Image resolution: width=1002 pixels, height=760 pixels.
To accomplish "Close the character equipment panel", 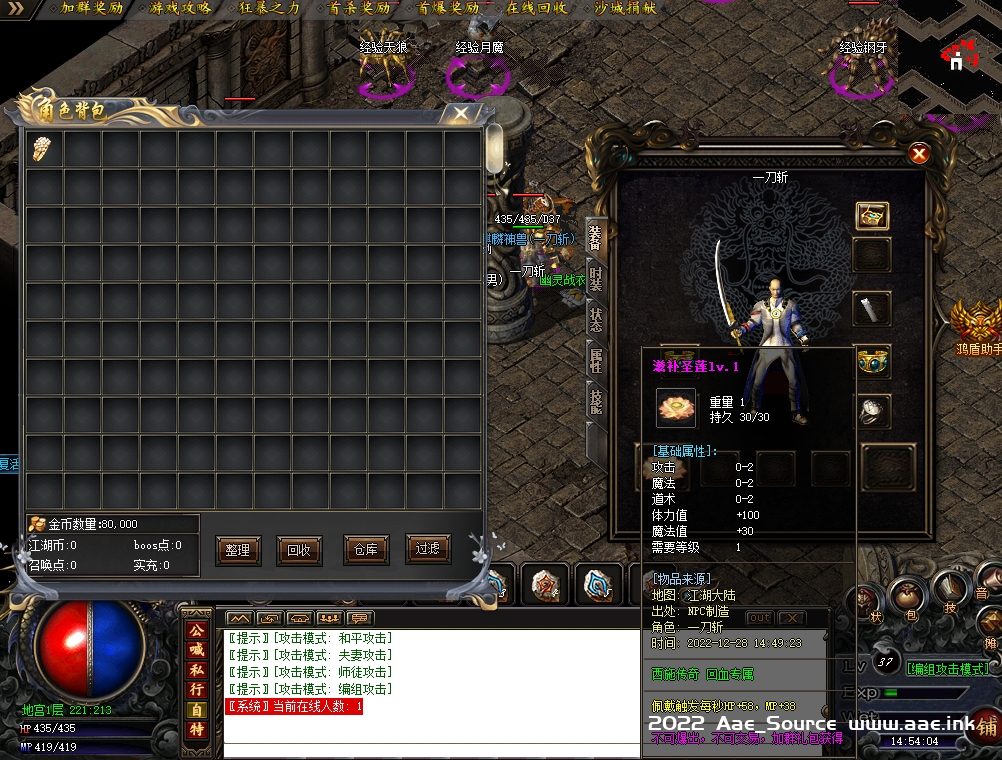I will (919, 153).
